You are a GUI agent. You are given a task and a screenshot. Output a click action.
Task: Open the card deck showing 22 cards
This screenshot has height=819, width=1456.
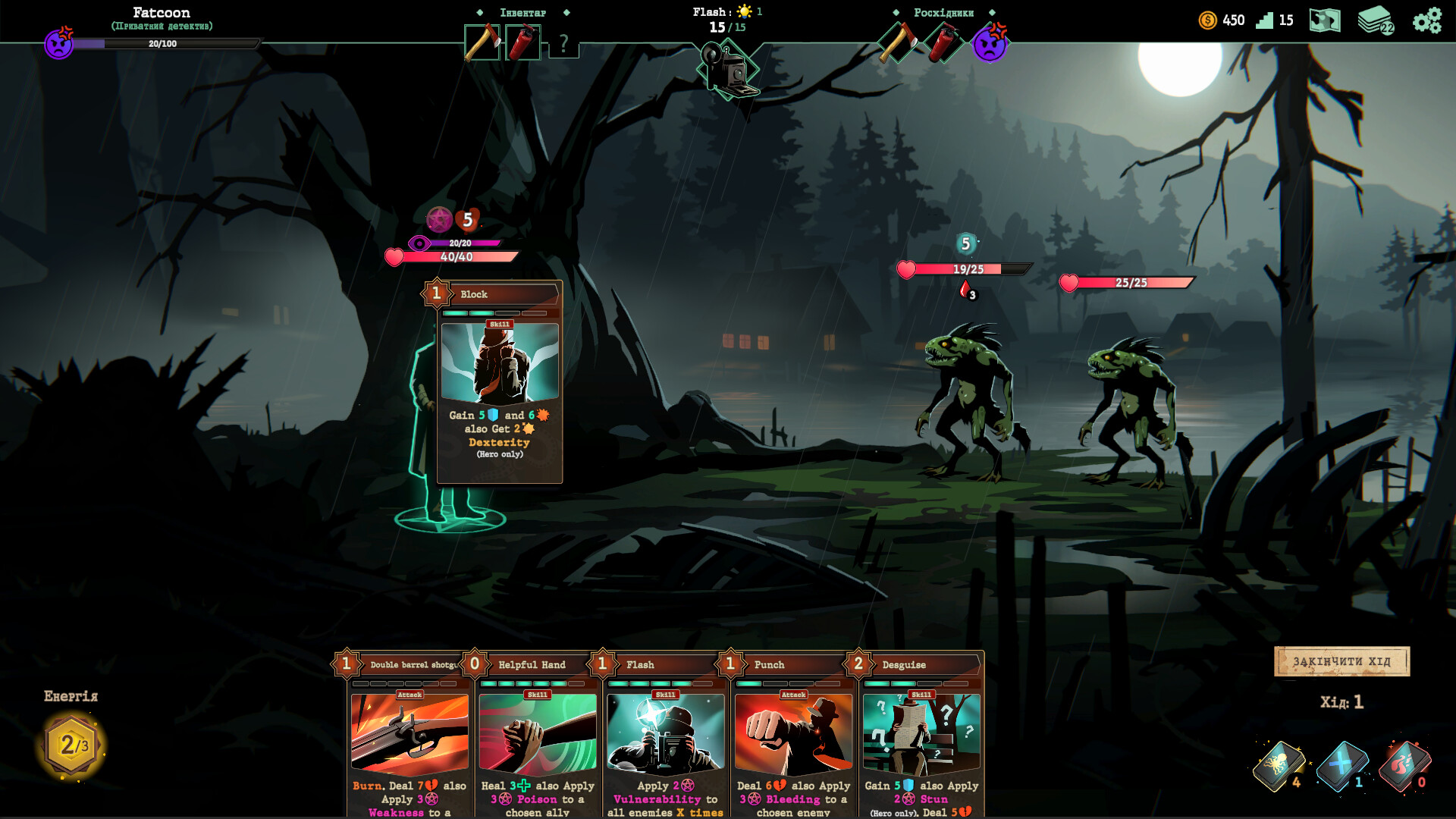(x=1376, y=20)
